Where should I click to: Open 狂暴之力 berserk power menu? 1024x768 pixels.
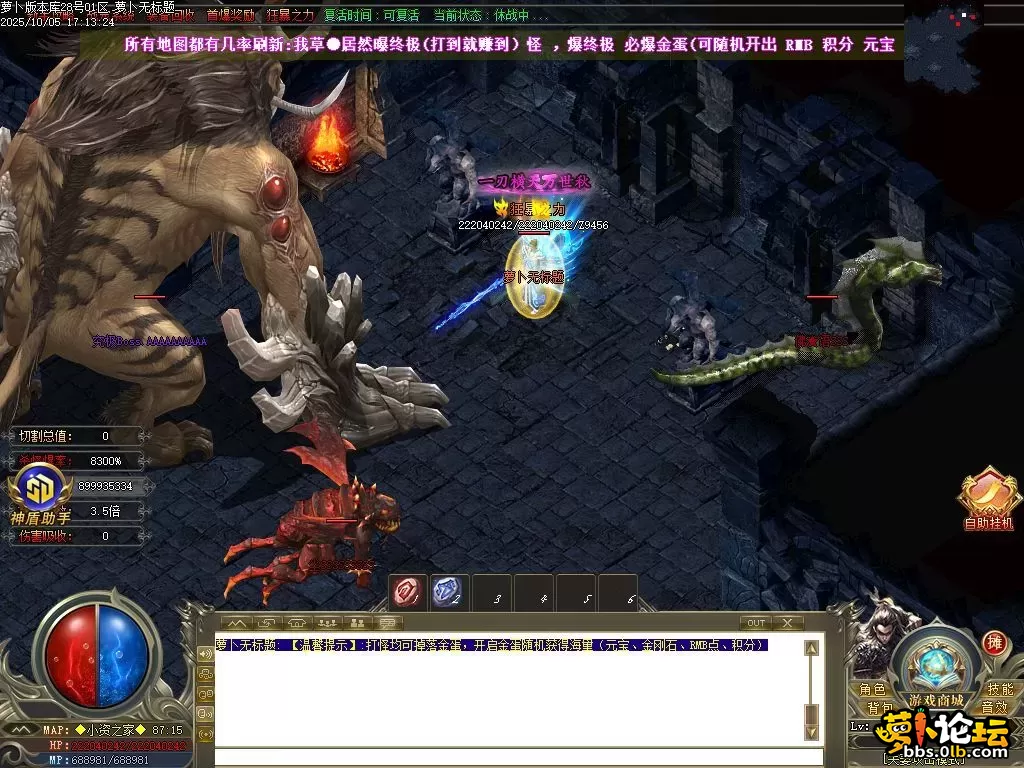click(289, 15)
